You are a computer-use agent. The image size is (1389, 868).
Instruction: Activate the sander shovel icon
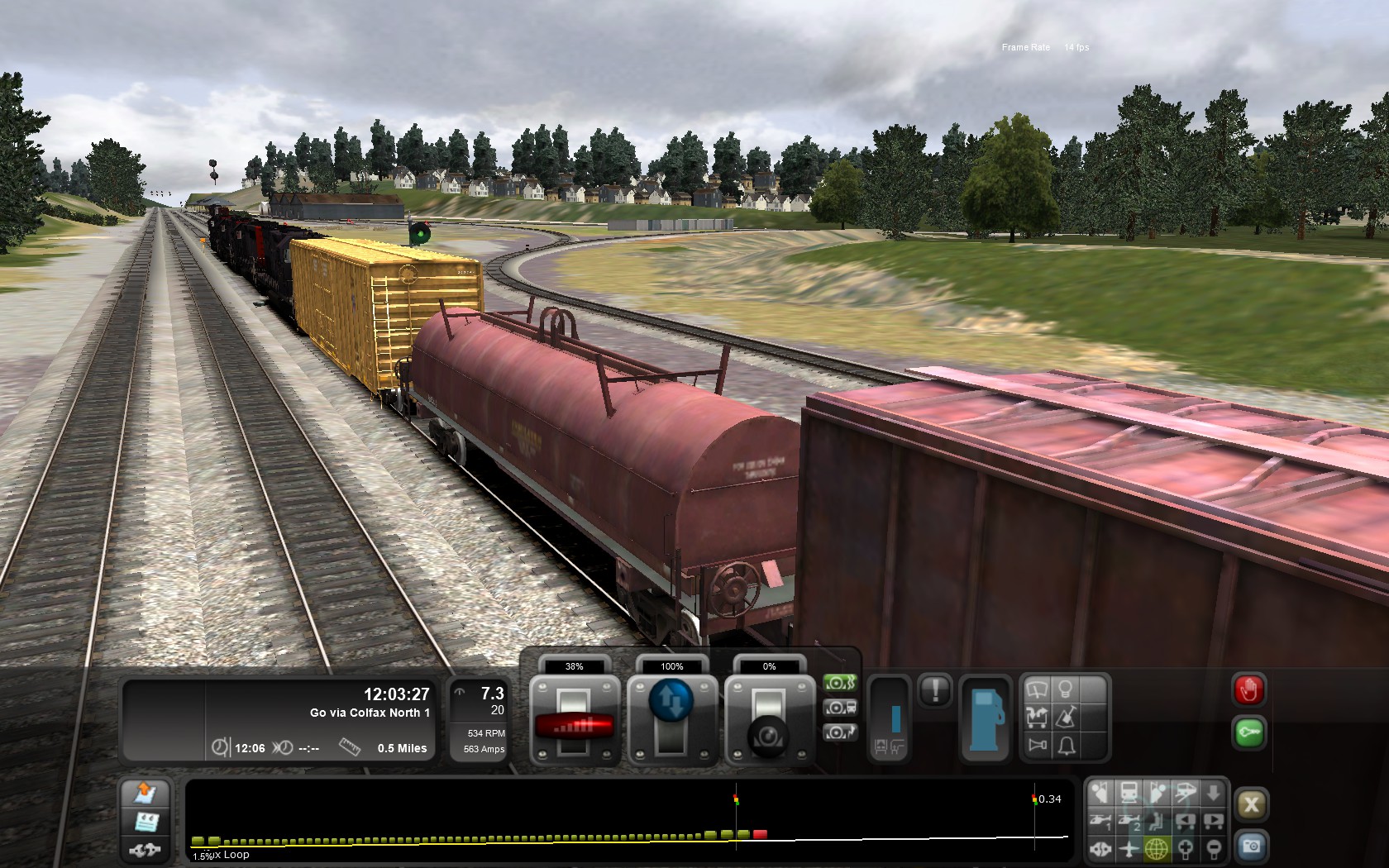tap(1066, 717)
